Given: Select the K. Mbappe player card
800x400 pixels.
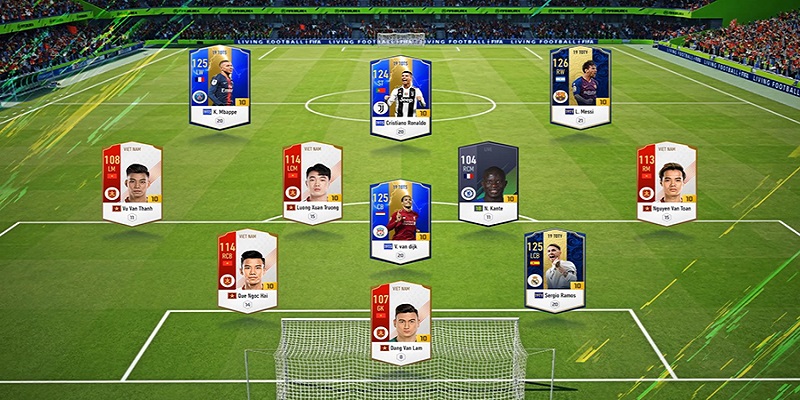Looking at the screenshot, I should tap(219, 87).
